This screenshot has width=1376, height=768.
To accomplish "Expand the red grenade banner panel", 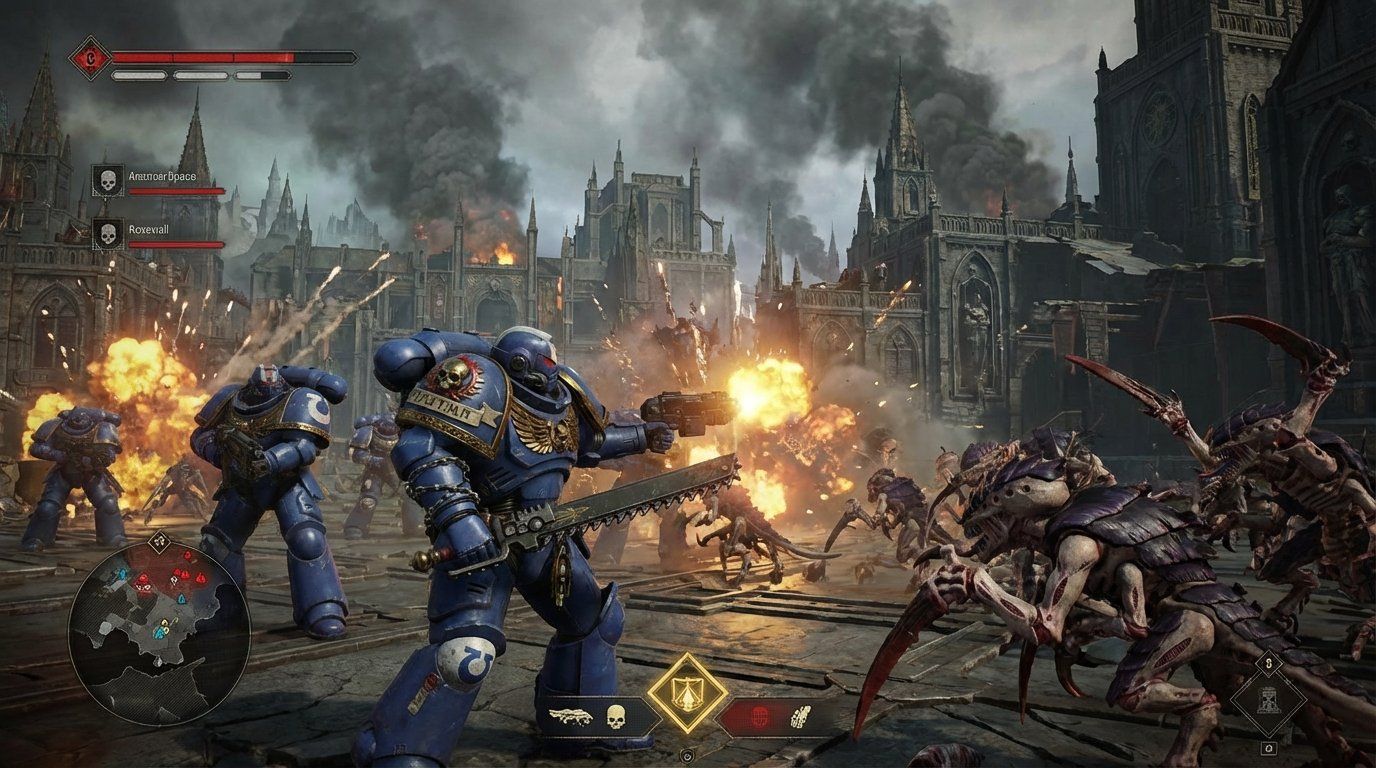I will tap(778, 718).
